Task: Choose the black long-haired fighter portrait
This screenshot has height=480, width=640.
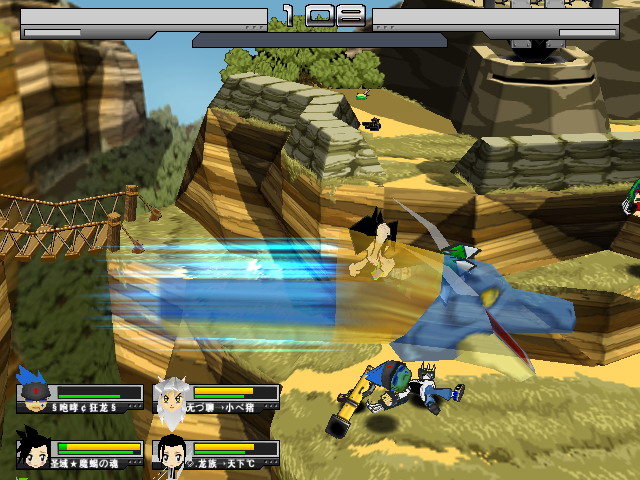Action: (170, 452)
